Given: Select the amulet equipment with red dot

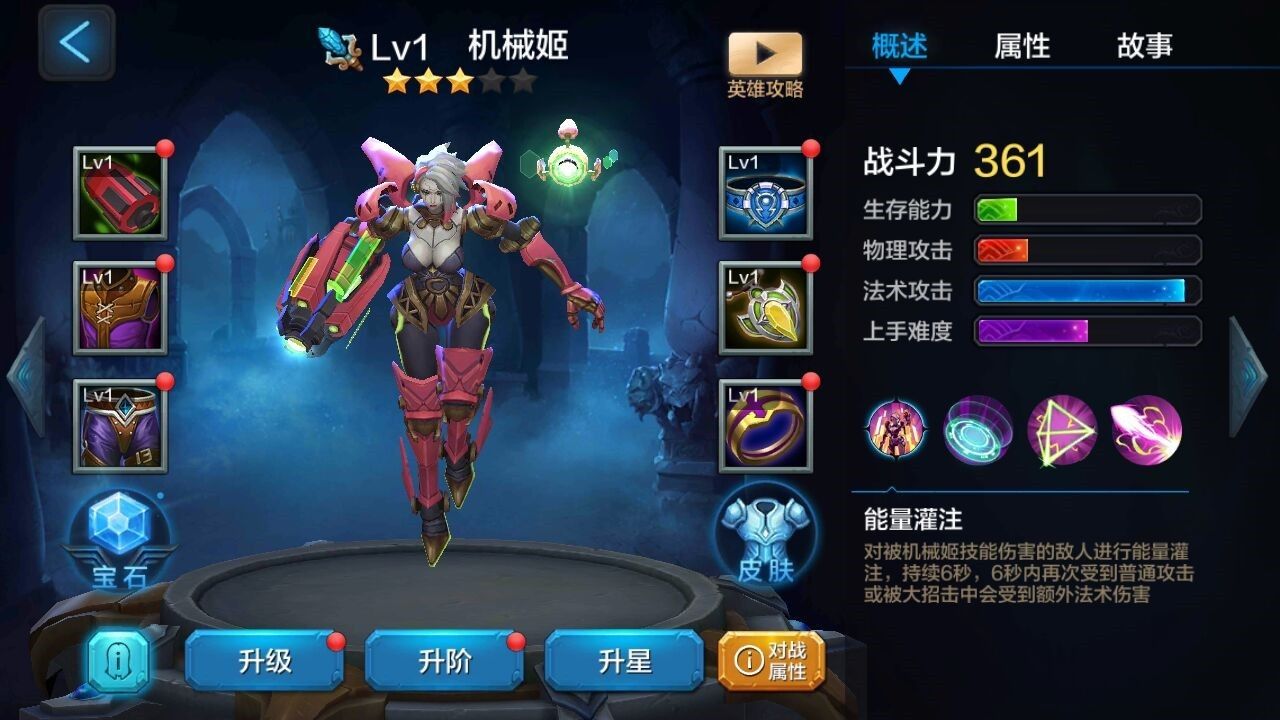Looking at the screenshot, I should tap(765, 310).
